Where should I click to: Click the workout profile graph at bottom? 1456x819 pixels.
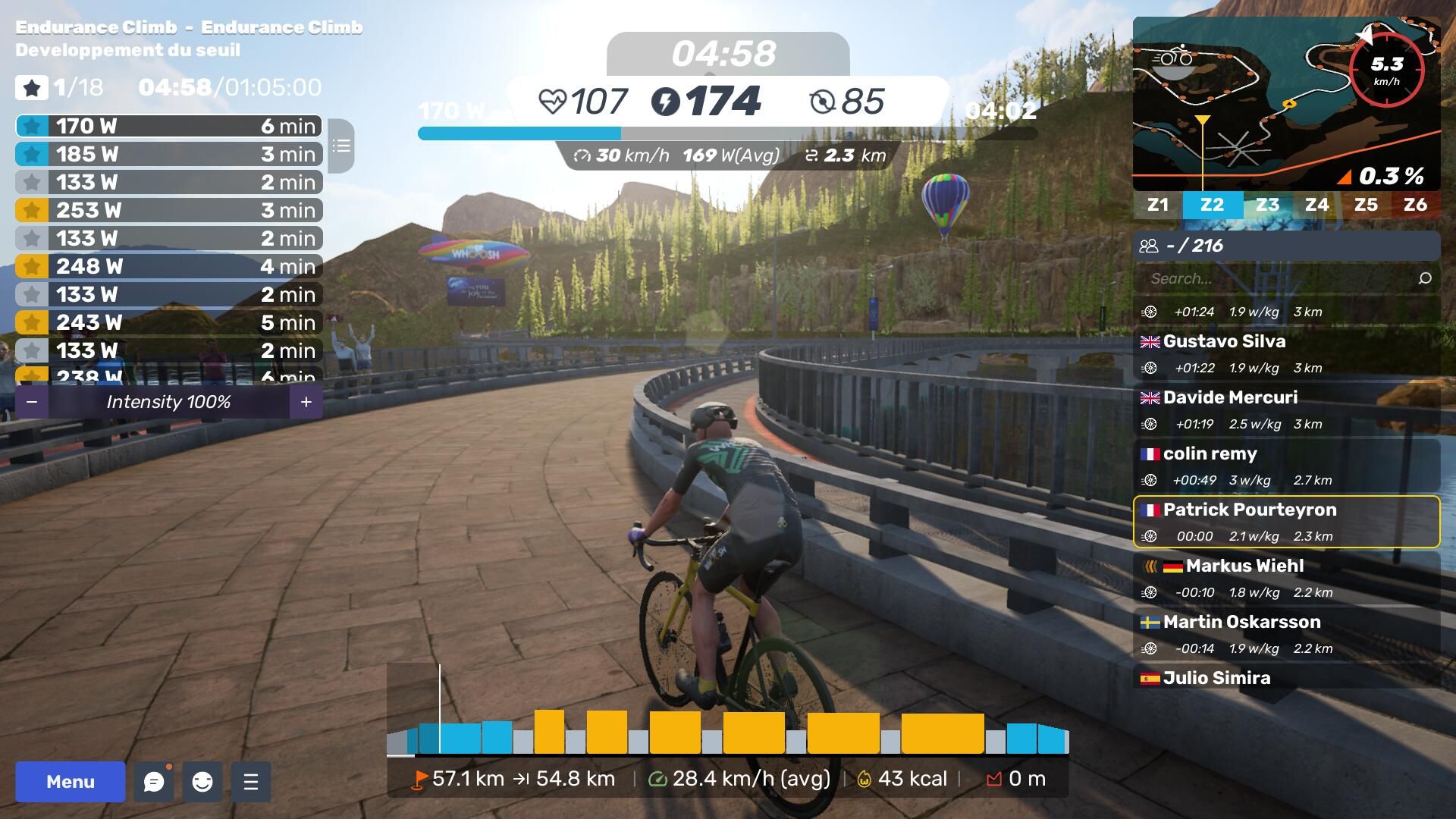click(x=726, y=728)
